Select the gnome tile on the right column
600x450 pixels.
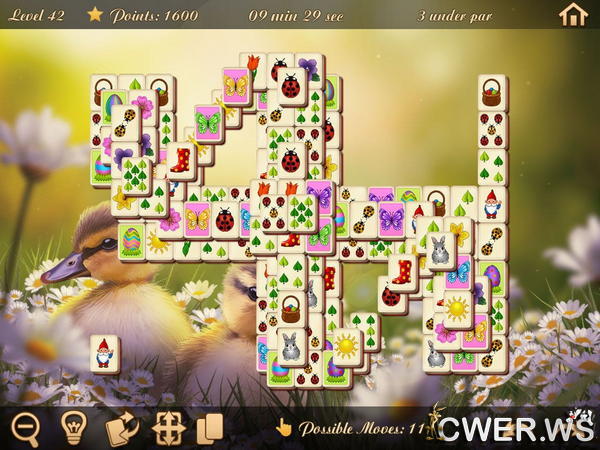pos(492,206)
